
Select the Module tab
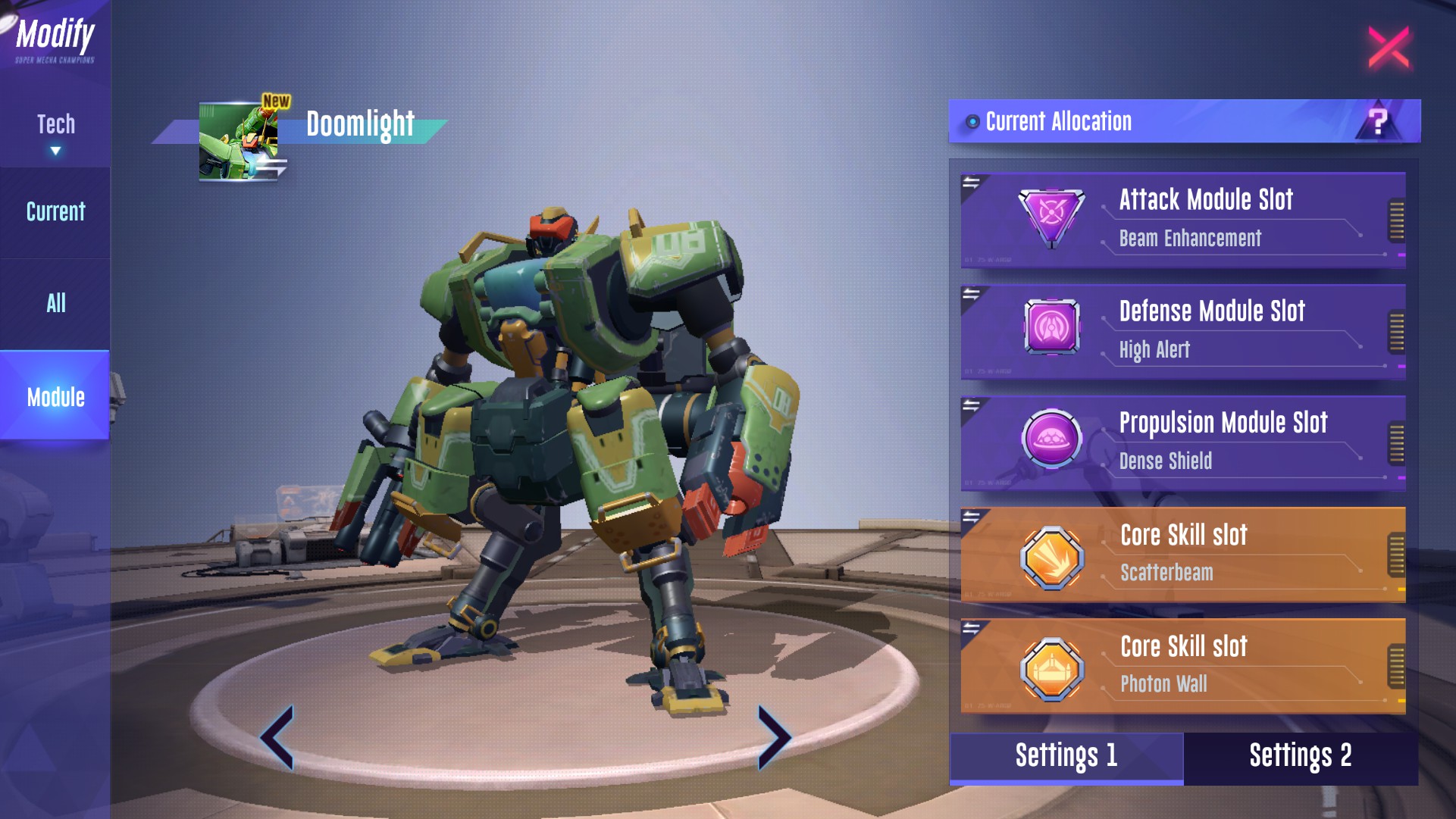click(x=55, y=396)
